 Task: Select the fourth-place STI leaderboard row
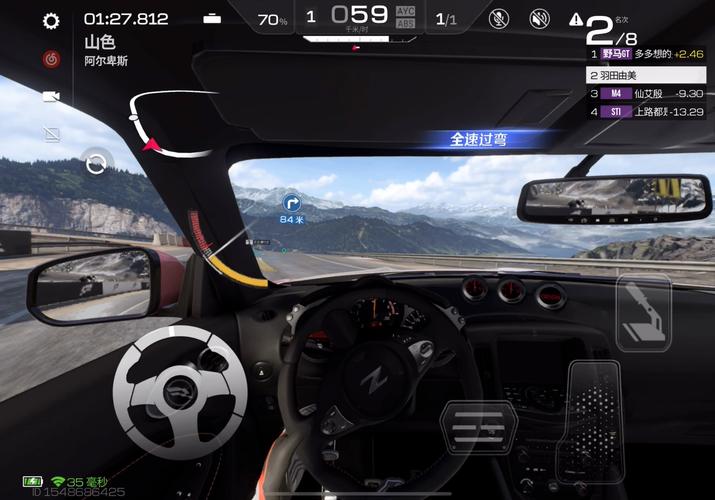(x=650, y=112)
